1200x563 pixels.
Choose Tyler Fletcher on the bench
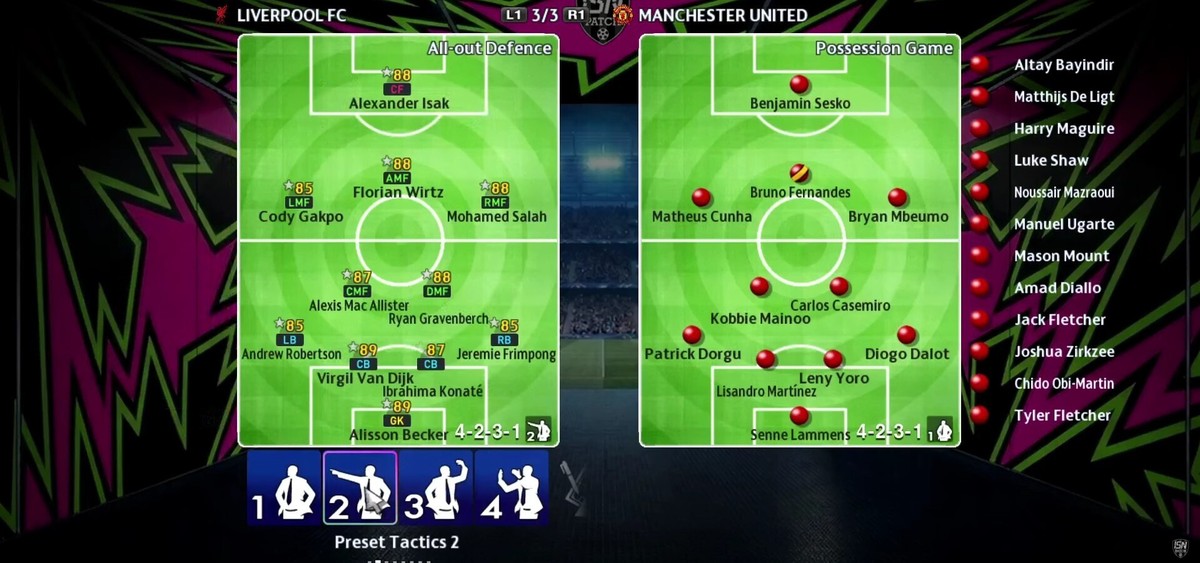click(x=1061, y=415)
